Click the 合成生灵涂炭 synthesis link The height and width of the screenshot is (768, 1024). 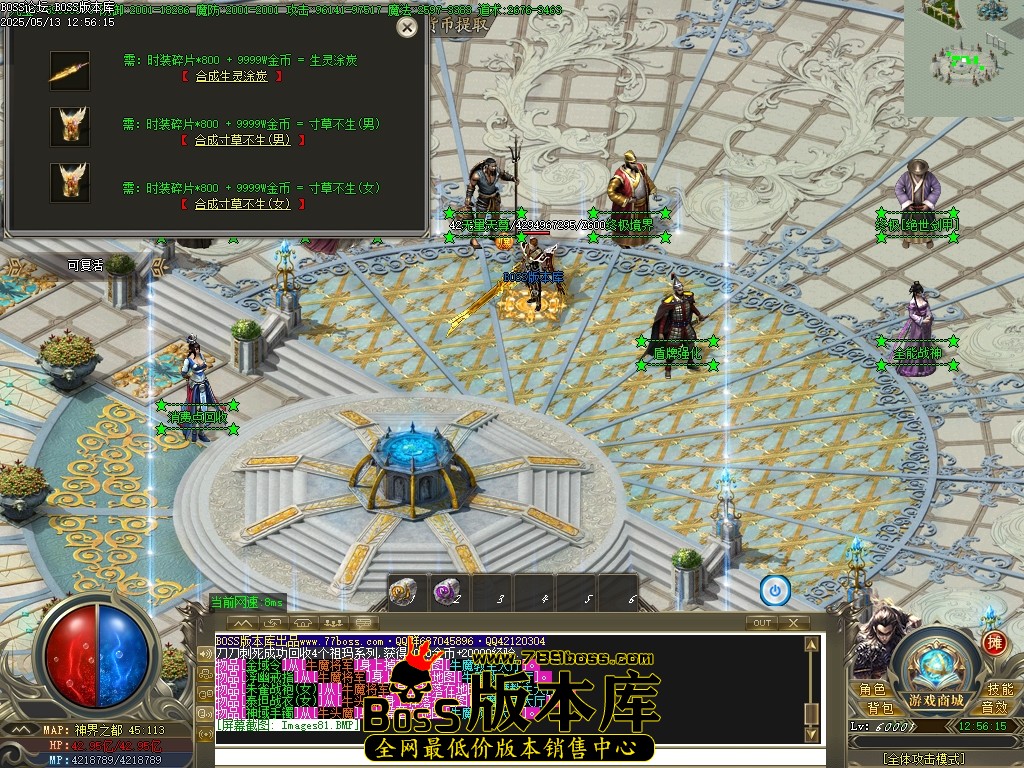tap(231, 76)
